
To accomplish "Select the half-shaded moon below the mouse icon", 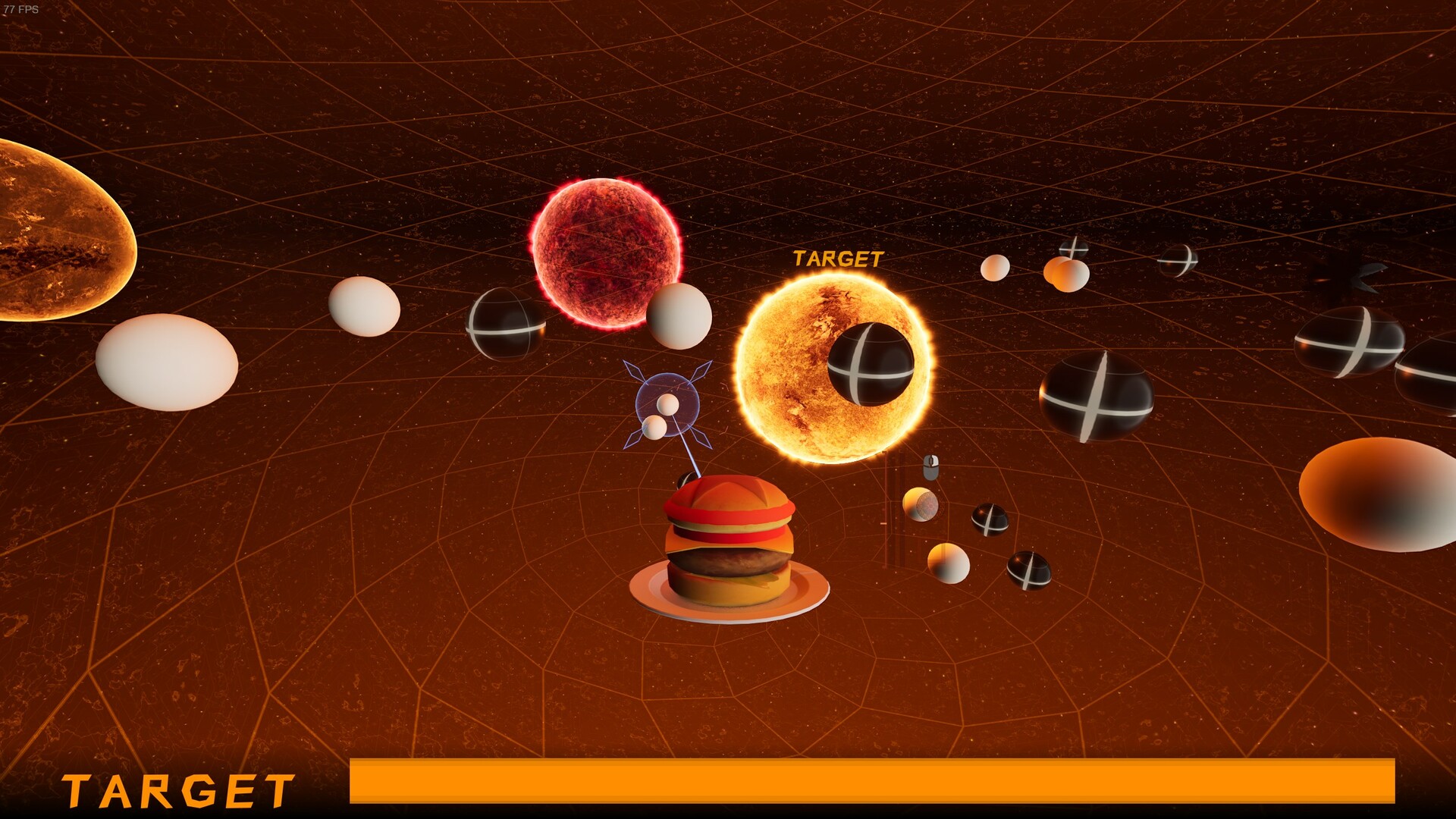I will click(x=921, y=504).
